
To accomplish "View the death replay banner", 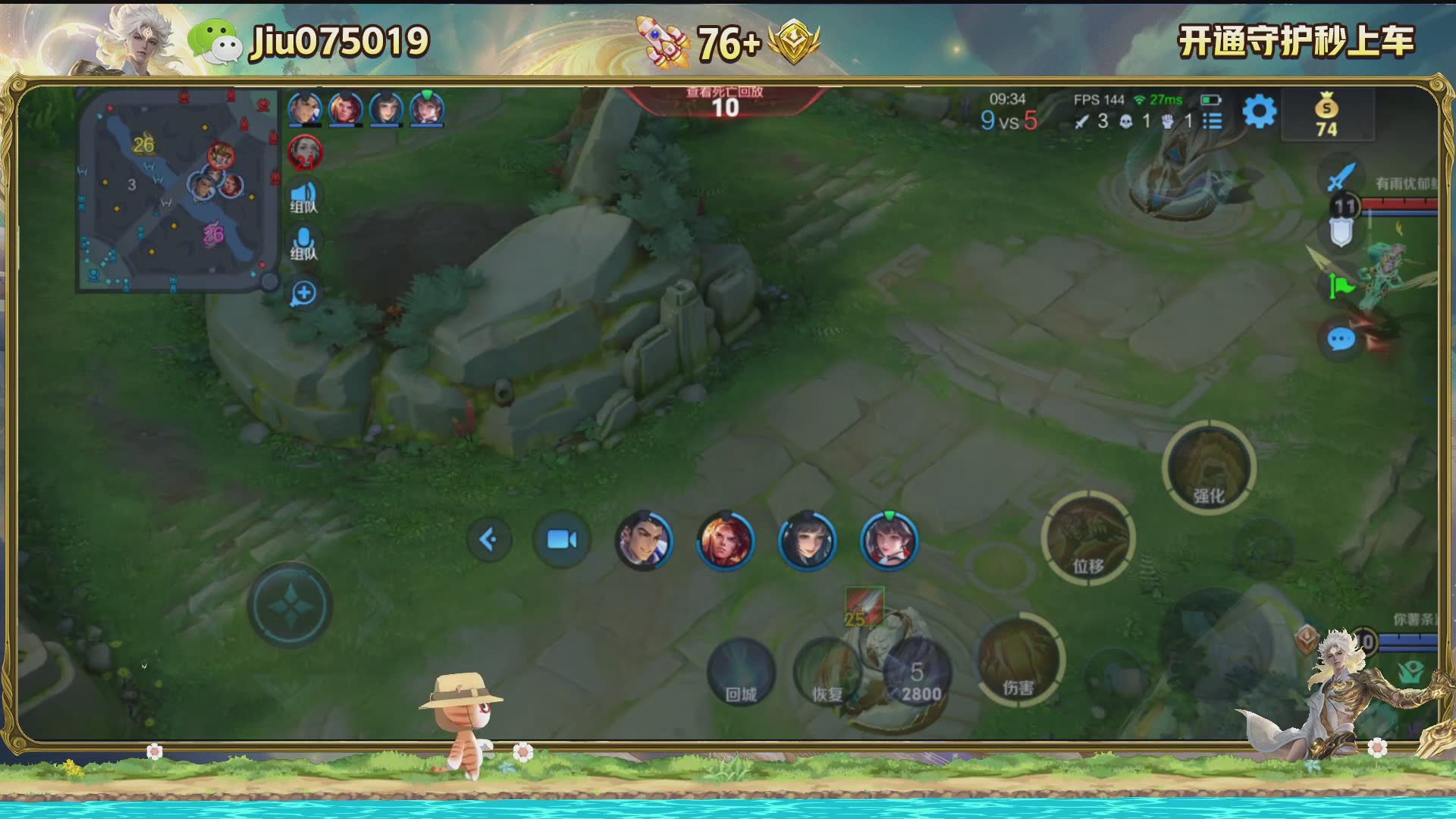I will 725,102.
